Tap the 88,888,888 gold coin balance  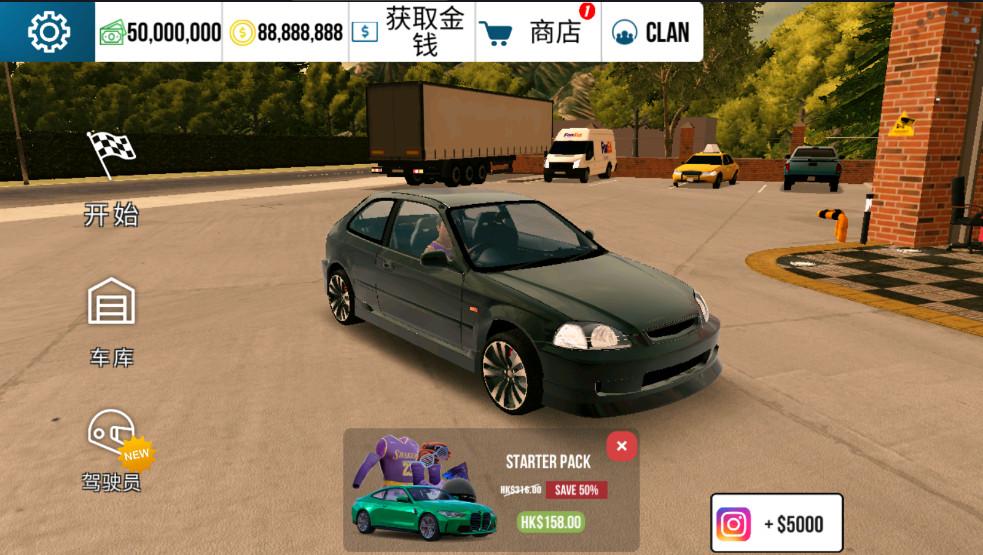pos(287,33)
